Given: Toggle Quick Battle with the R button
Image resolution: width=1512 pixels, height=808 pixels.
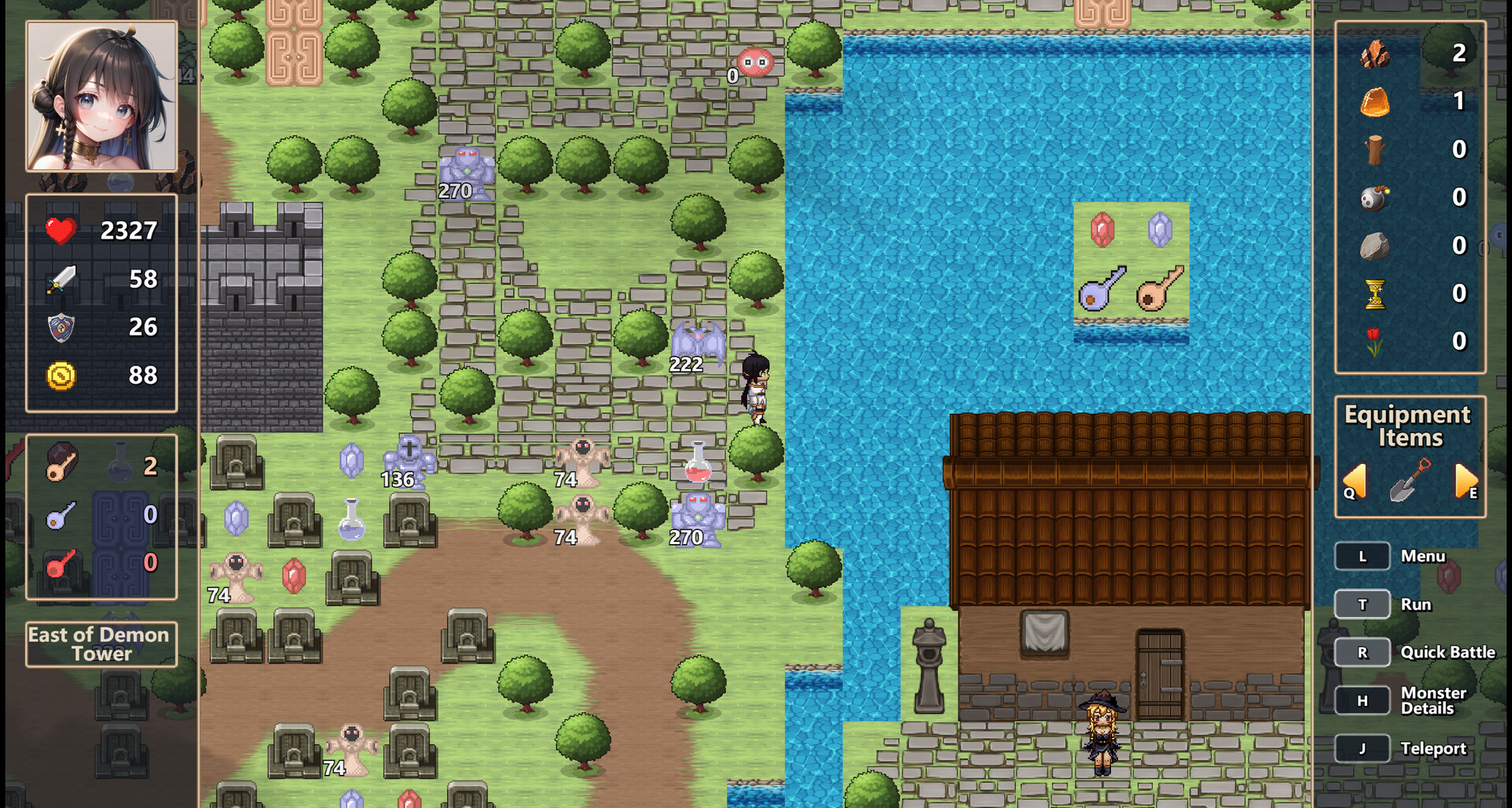Looking at the screenshot, I should tap(1362, 652).
